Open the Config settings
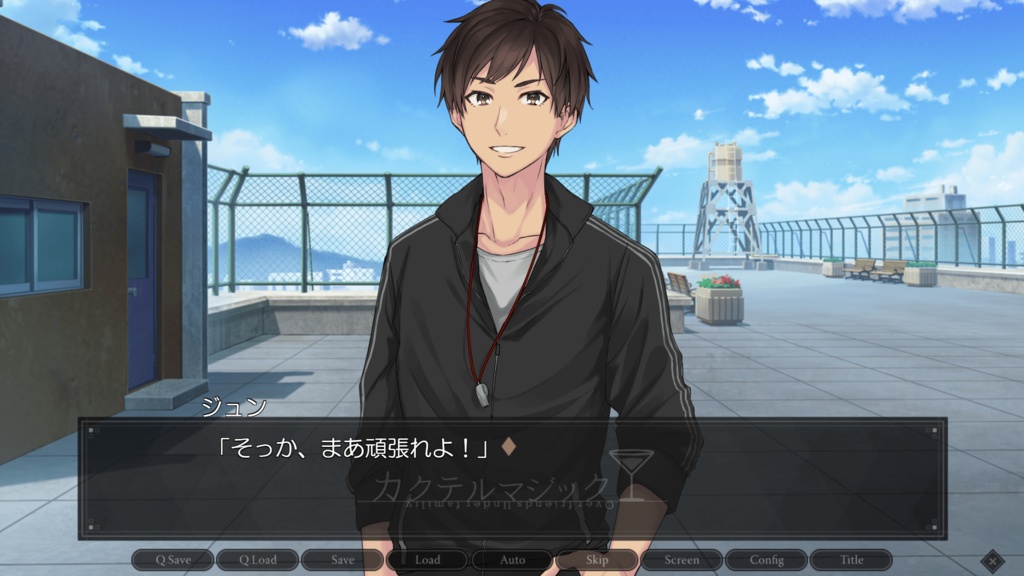The image size is (1024, 576). coord(766,560)
